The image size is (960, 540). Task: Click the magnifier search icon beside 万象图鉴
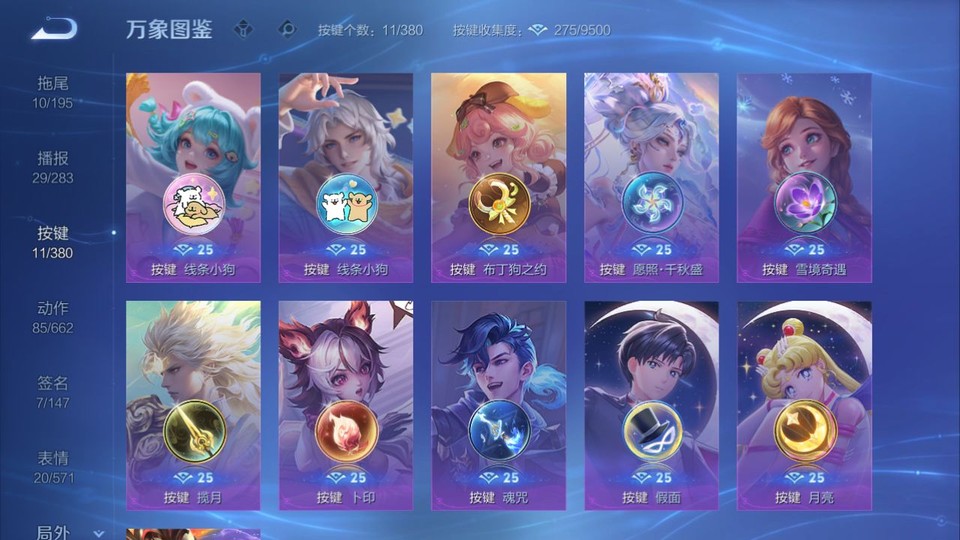tap(287, 29)
